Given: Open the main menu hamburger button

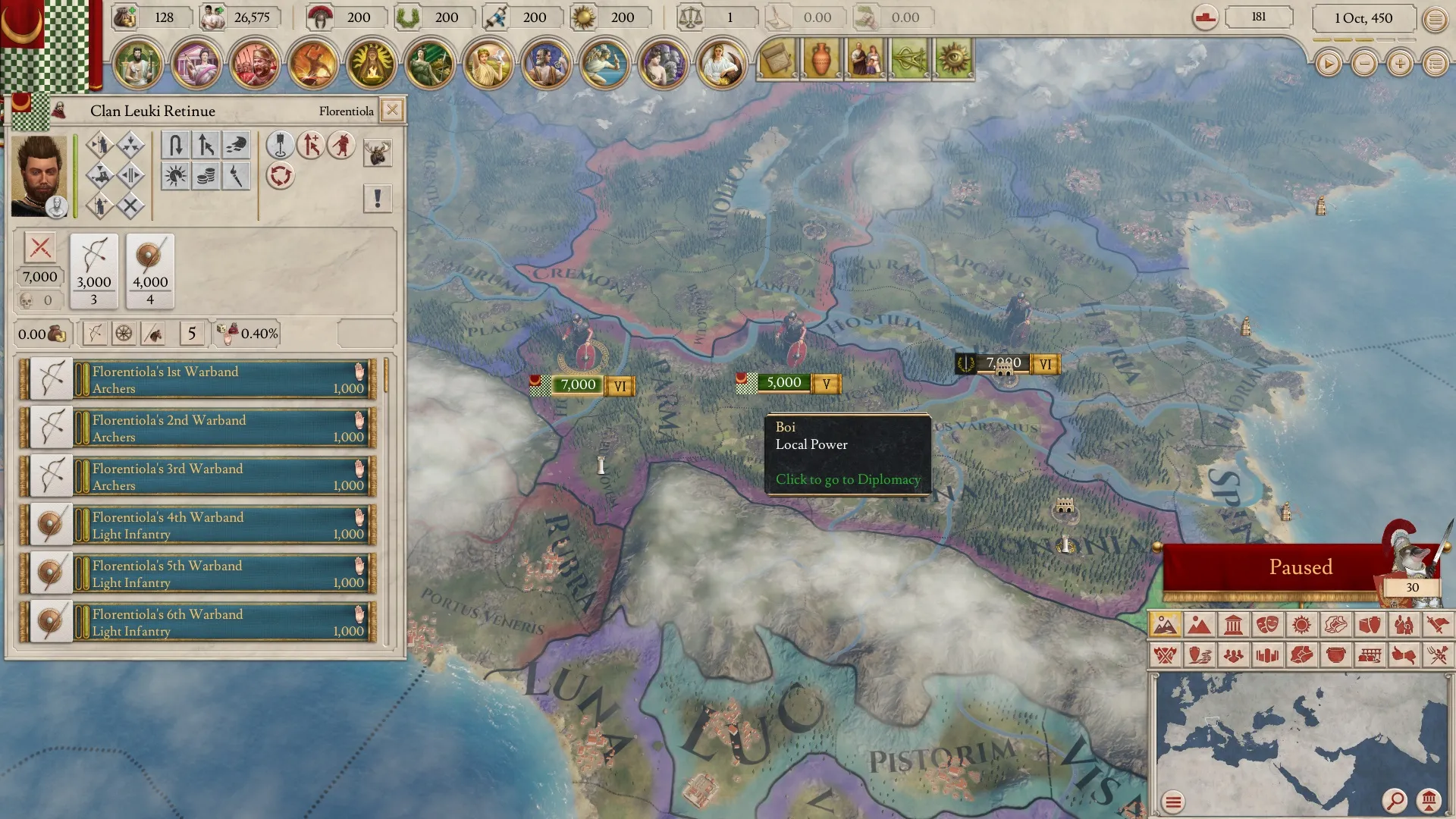Looking at the screenshot, I should (x=1435, y=19).
